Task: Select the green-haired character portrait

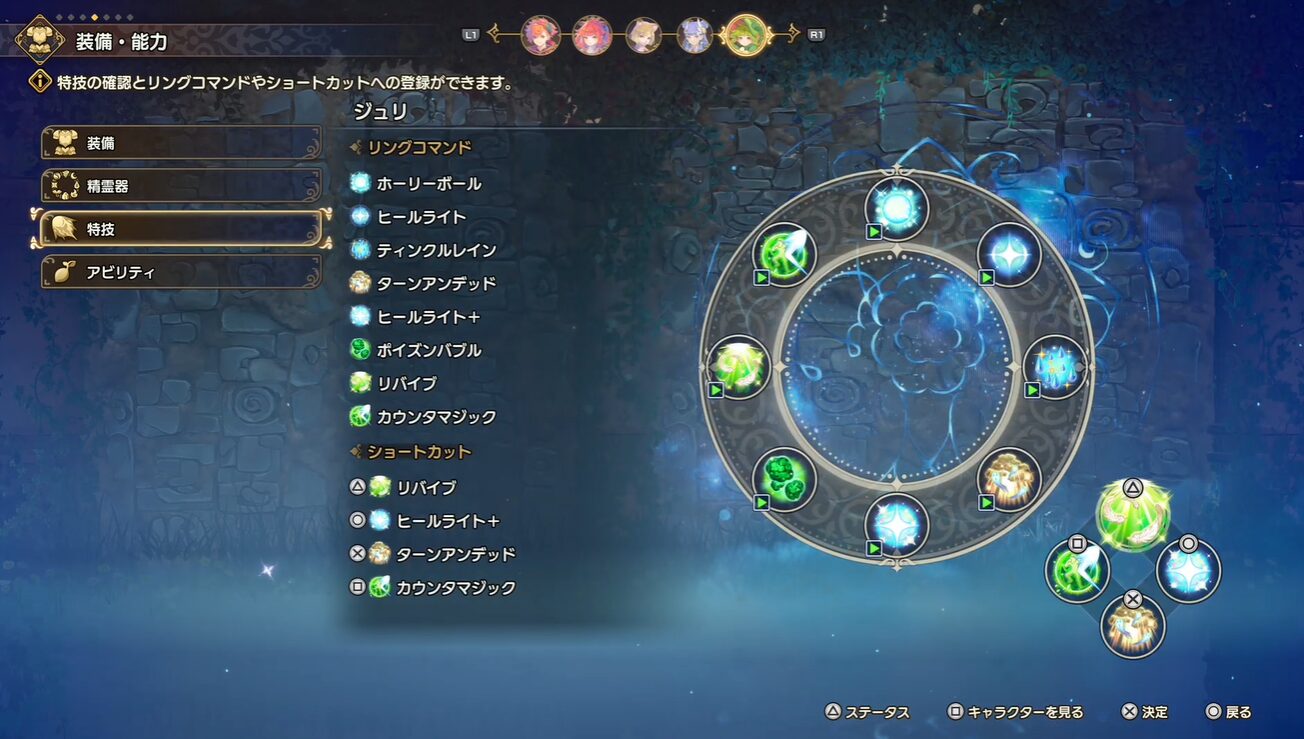Action: coord(745,36)
